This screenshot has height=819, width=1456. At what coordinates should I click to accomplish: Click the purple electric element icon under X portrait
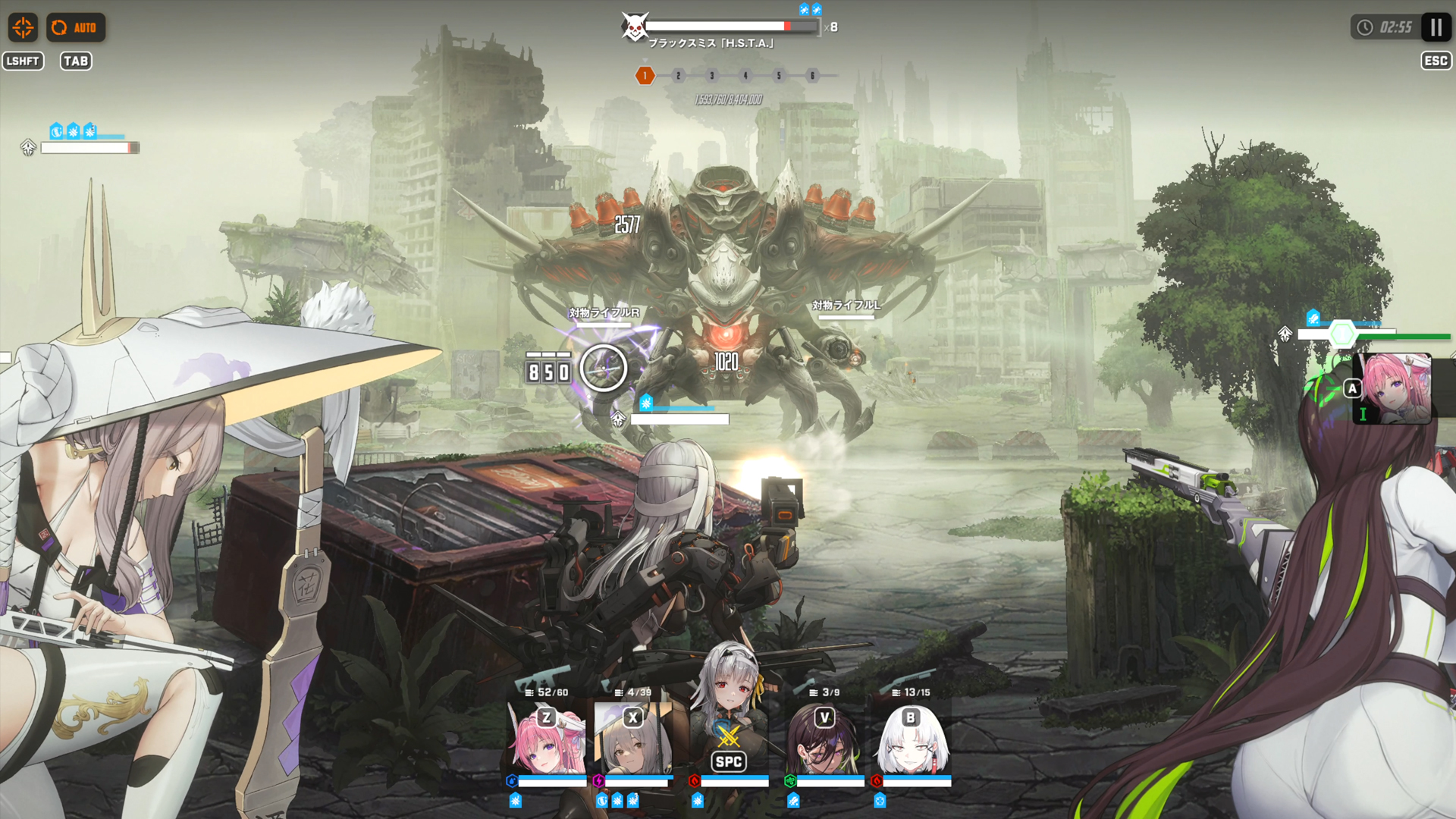coord(598,779)
